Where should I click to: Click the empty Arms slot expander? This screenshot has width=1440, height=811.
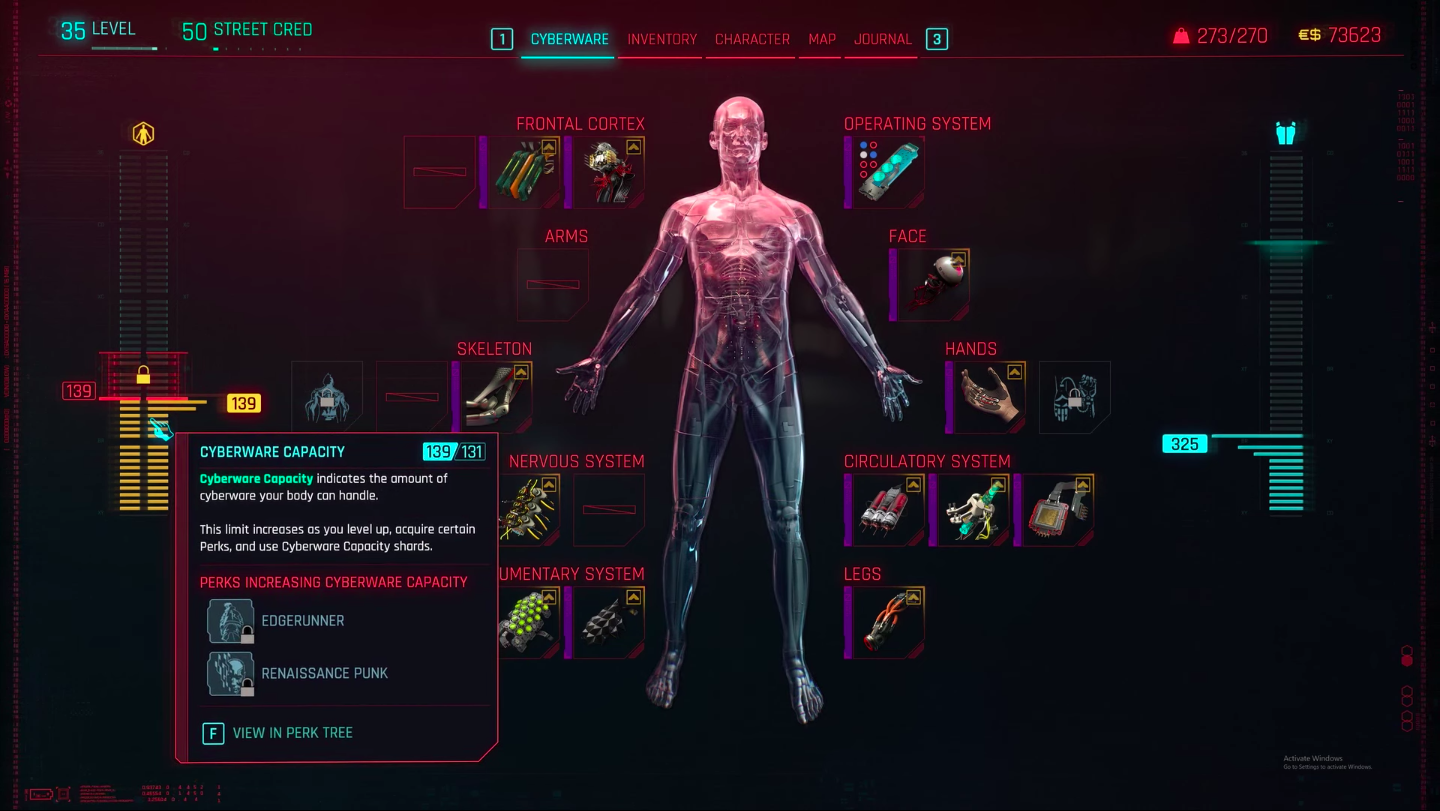click(552, 284)
